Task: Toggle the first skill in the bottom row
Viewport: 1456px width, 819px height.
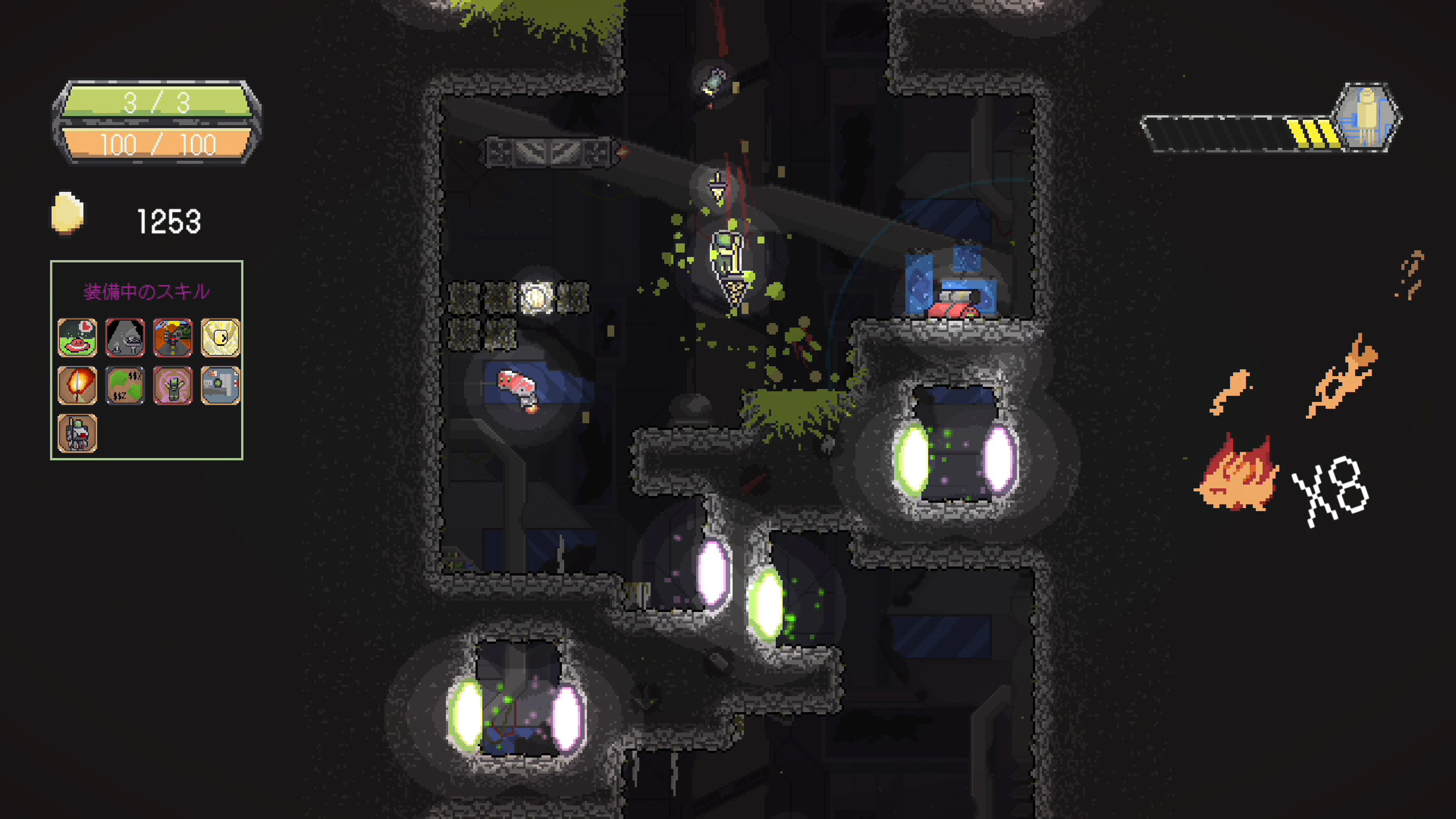Action: 77,433
